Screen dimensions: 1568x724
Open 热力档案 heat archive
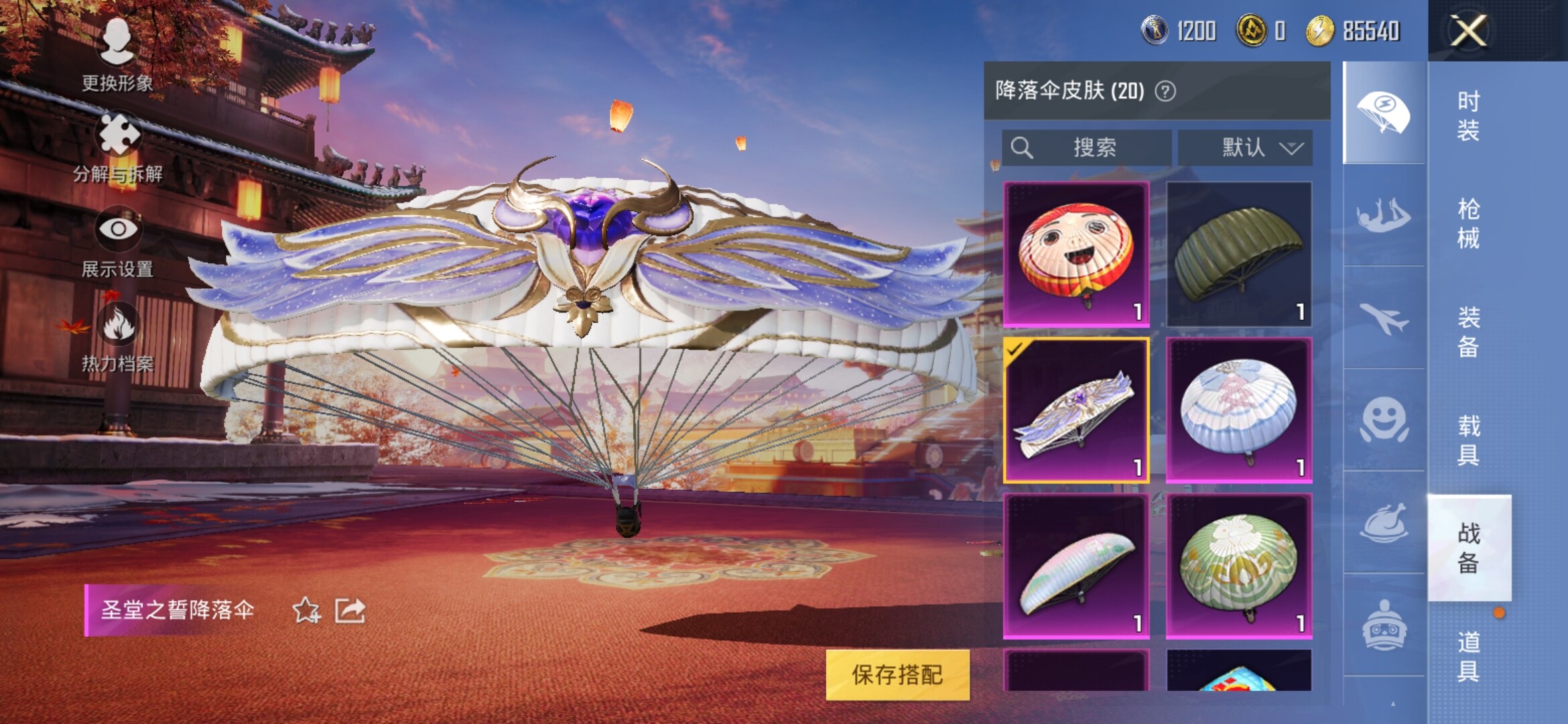click(118, 337)
